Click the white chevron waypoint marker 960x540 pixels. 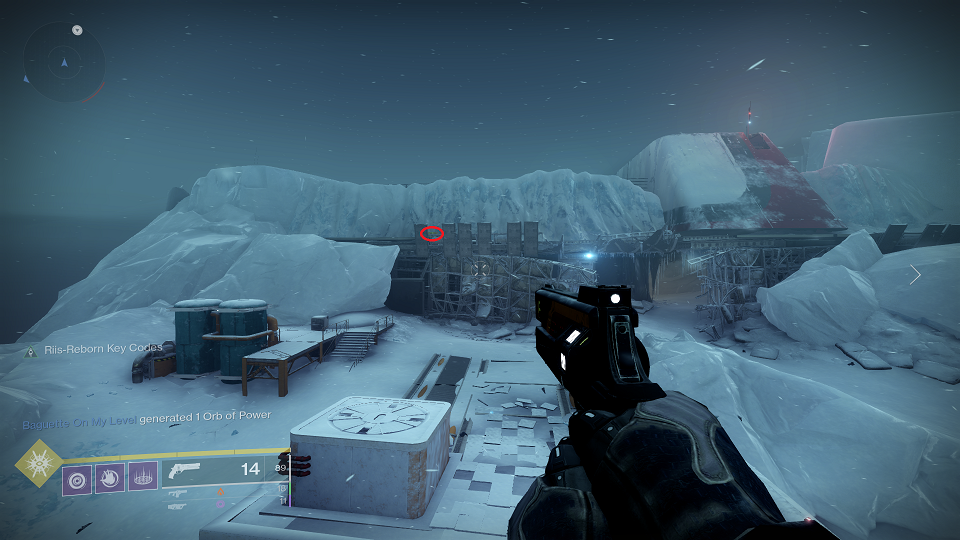click(915, 274)
